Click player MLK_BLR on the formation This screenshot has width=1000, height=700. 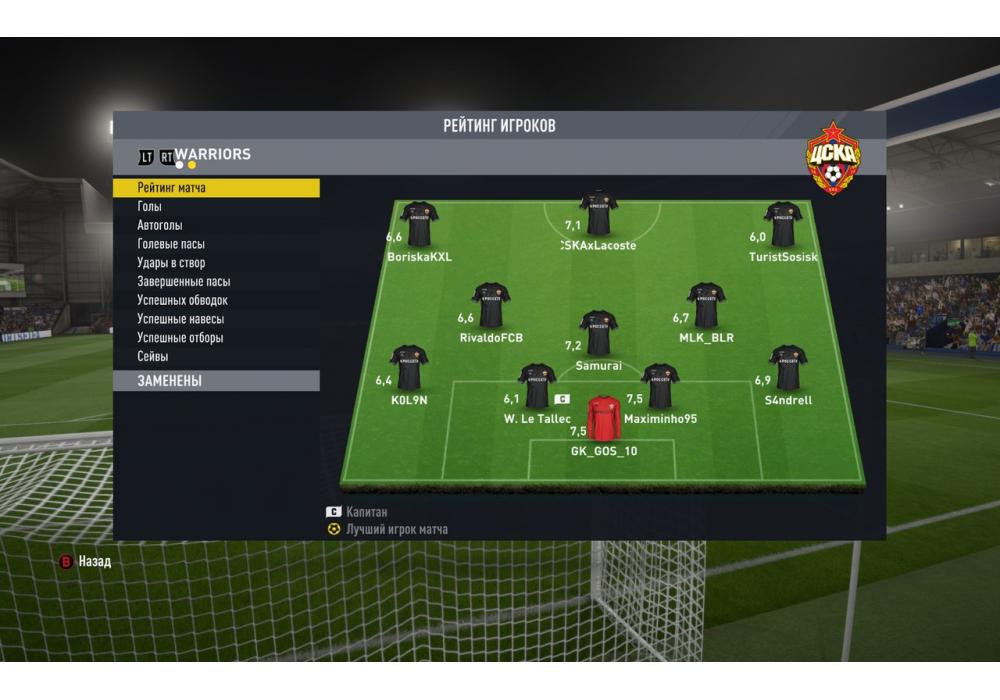(706, 306)
